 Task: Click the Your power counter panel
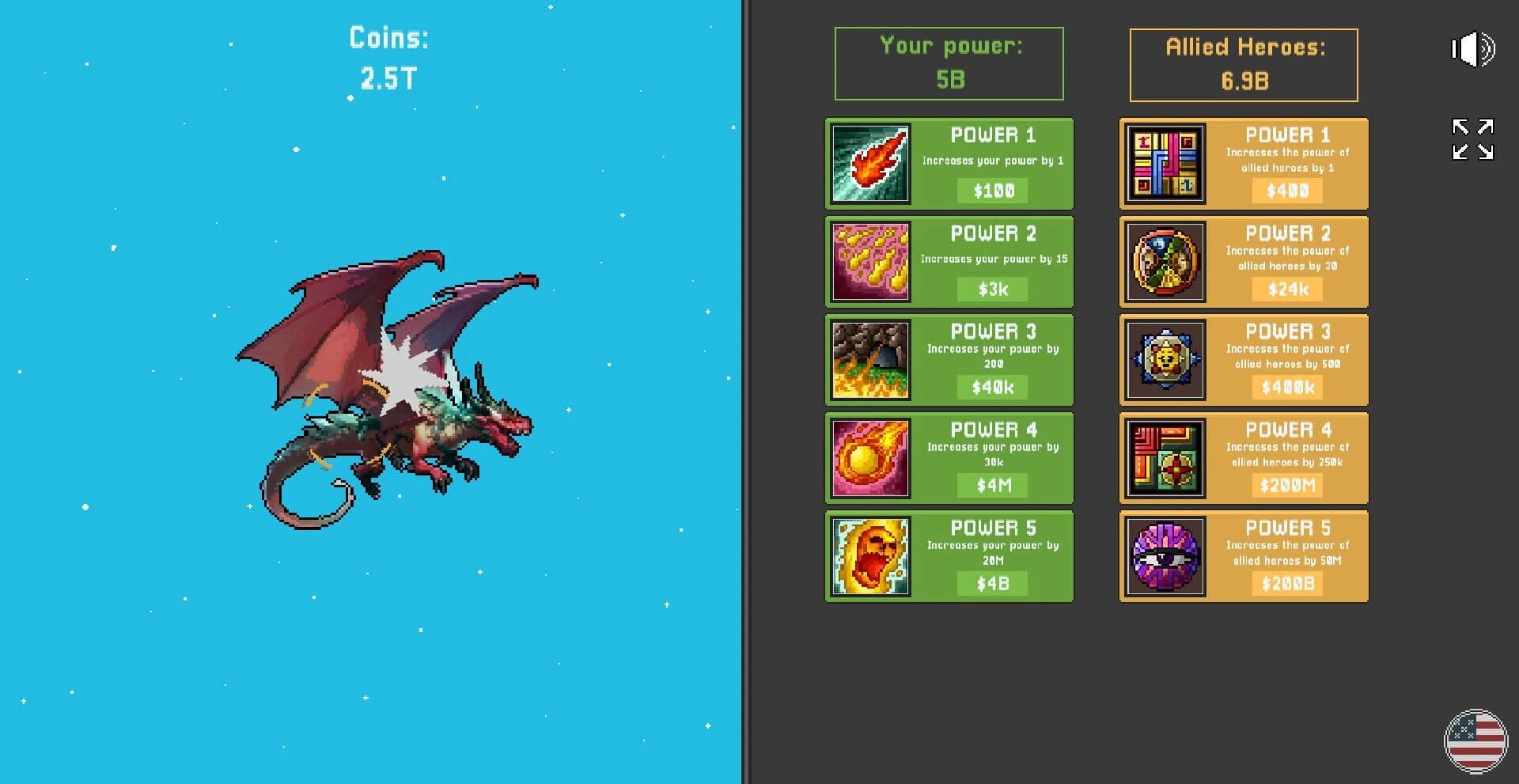click(949, 63)
